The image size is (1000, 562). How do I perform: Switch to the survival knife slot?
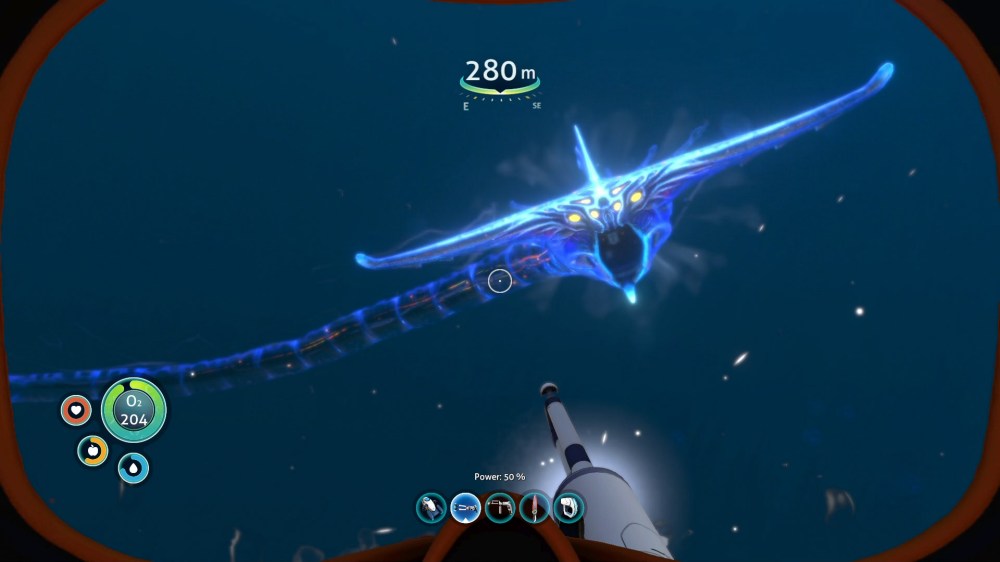535,508
